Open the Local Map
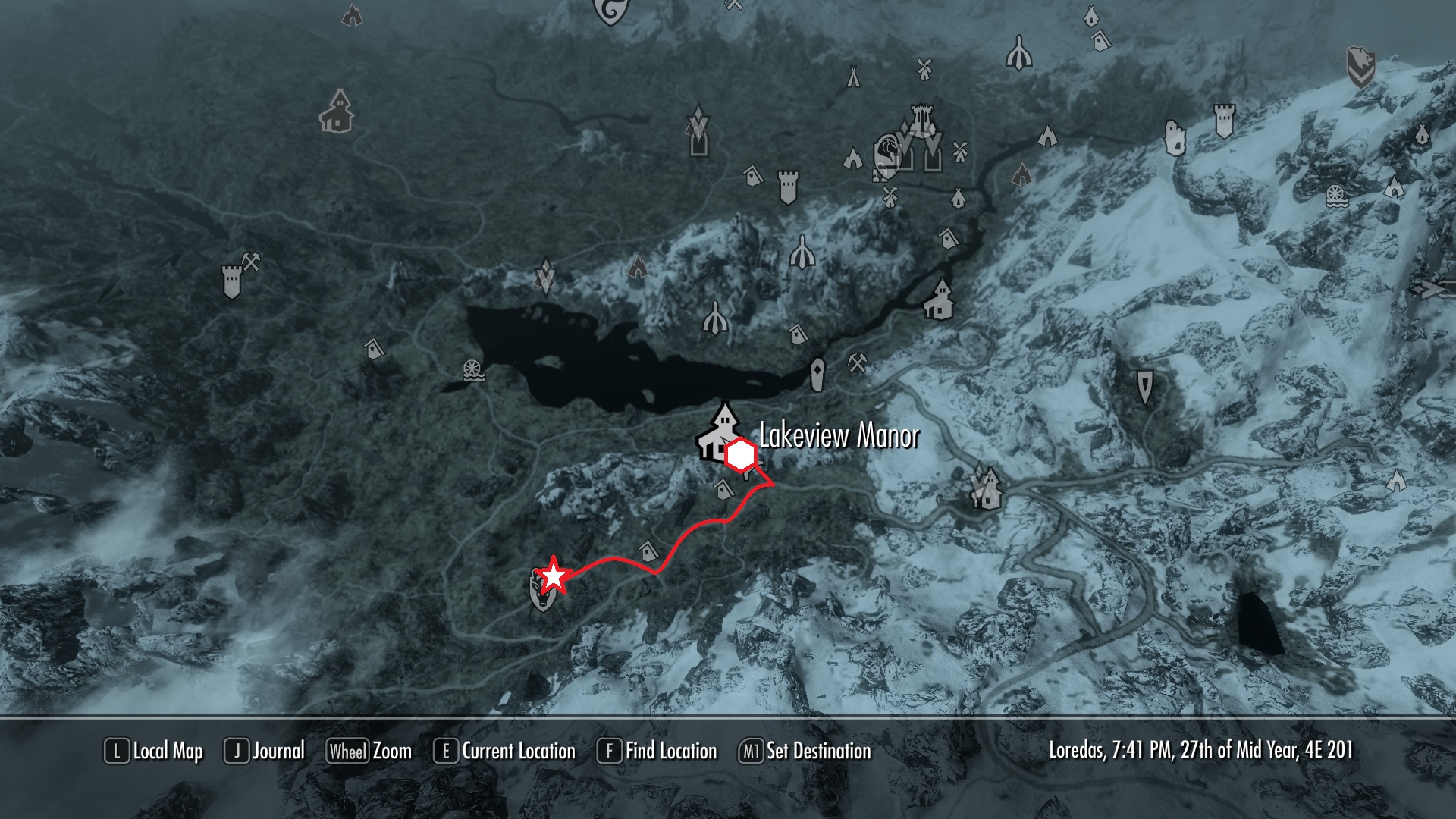Screen dimensions: 1456x819 (154, 751)
